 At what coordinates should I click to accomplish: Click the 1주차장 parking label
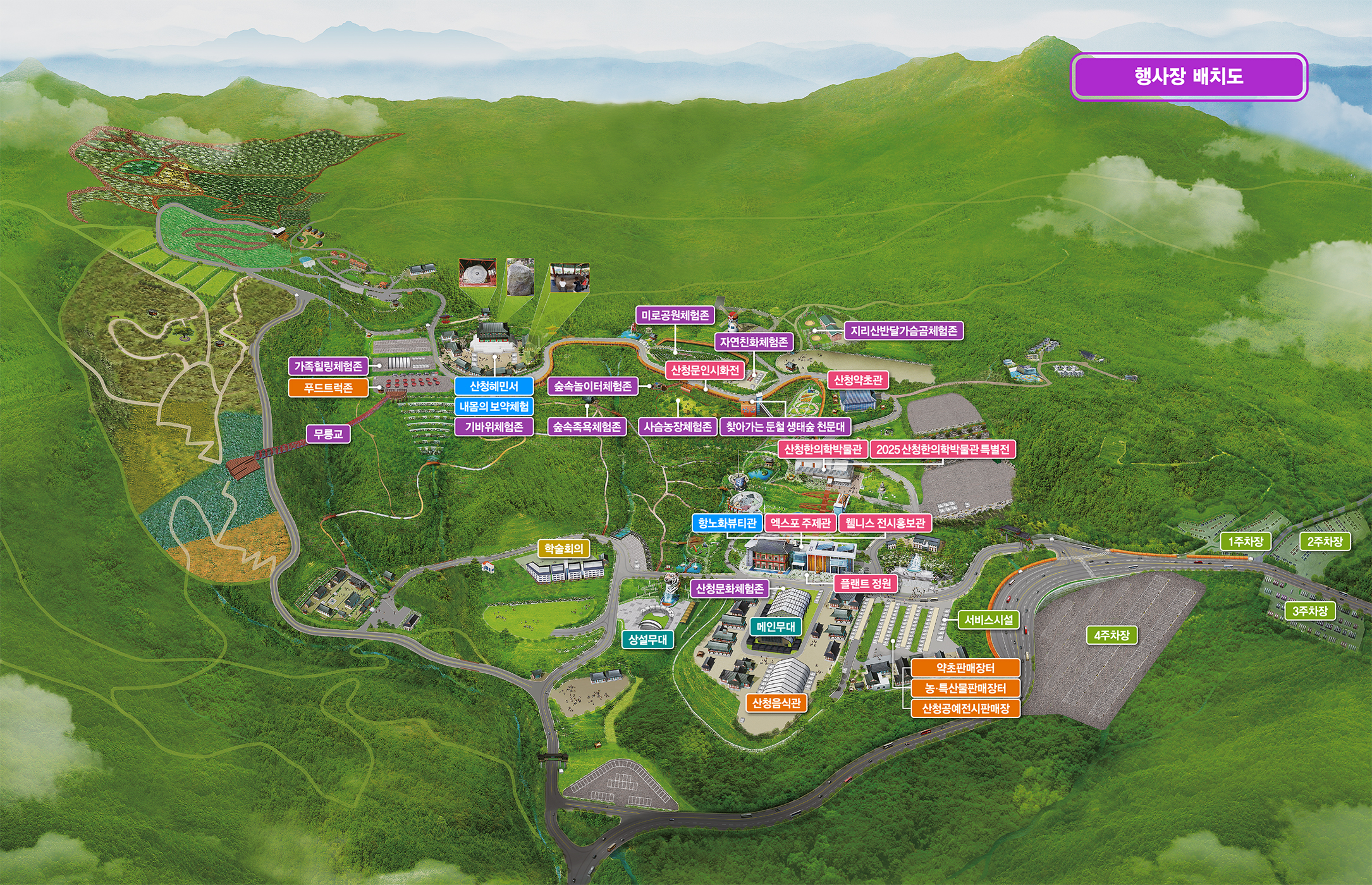coord(1246,542)
